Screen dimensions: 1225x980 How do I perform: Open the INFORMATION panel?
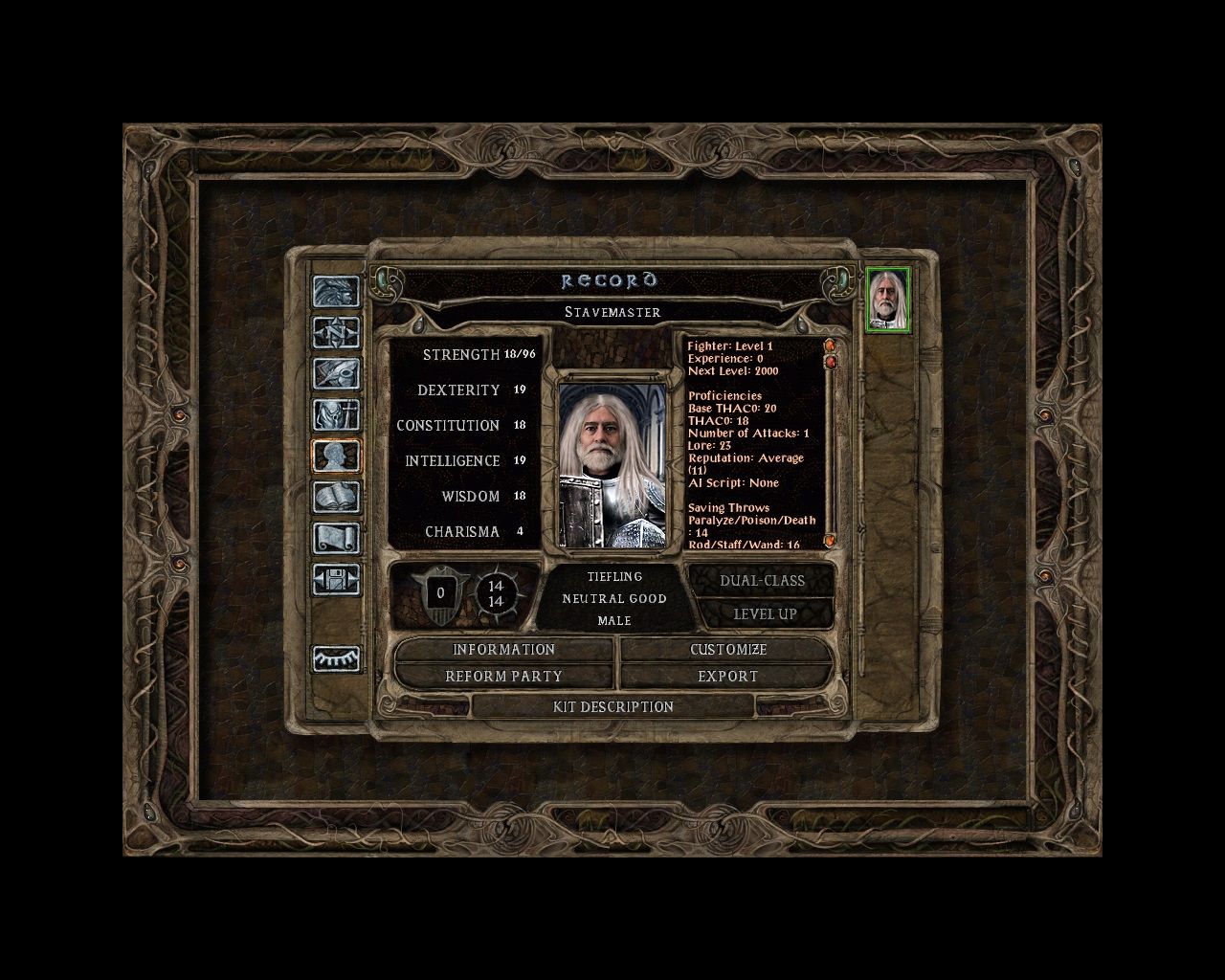(504, 650)
